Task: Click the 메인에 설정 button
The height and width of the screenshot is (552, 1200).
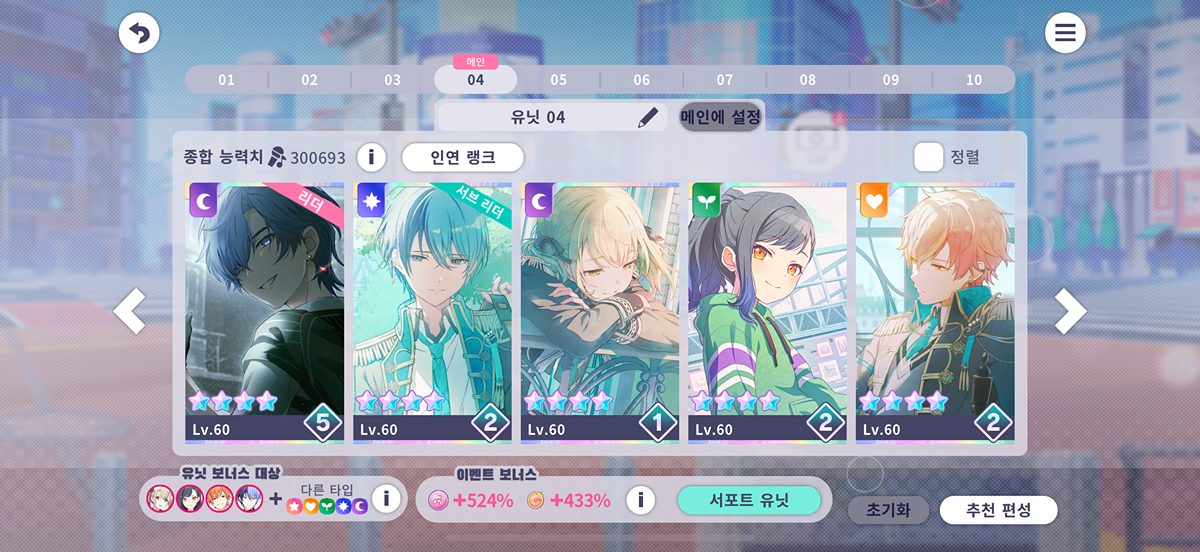Action: tap(720, 117)
